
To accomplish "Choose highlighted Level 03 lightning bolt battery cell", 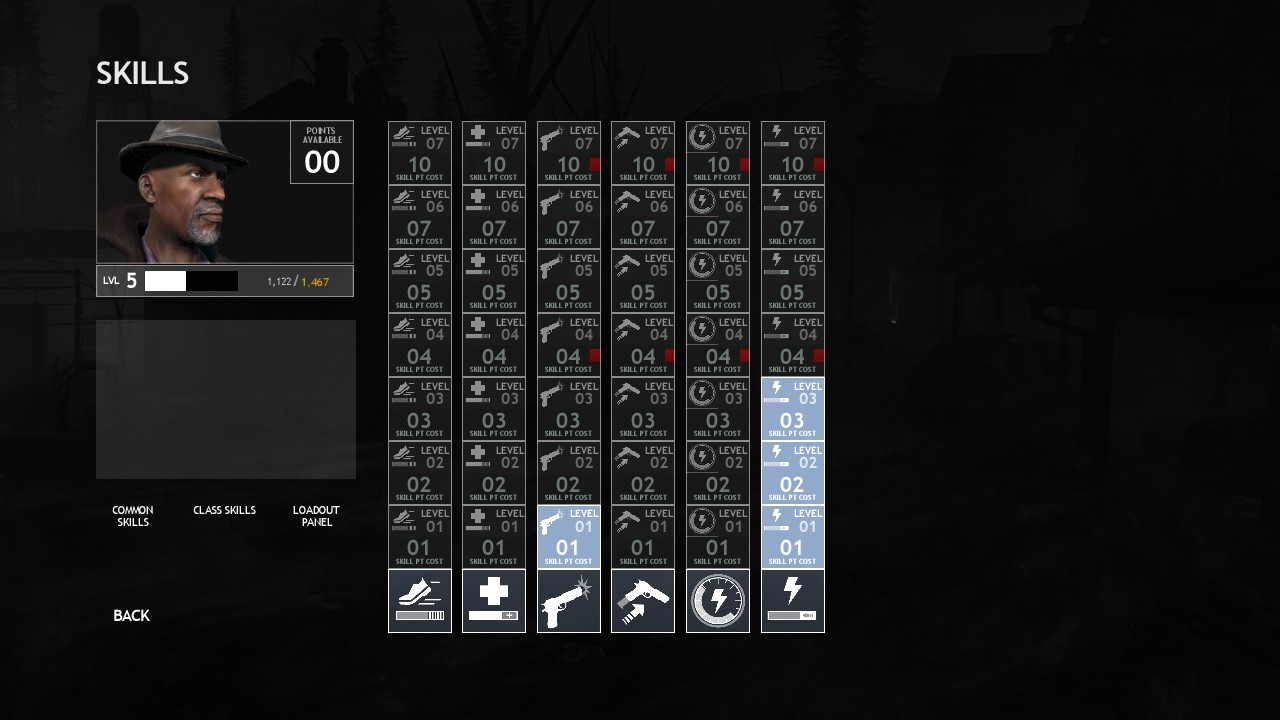I will coord(793,409).
